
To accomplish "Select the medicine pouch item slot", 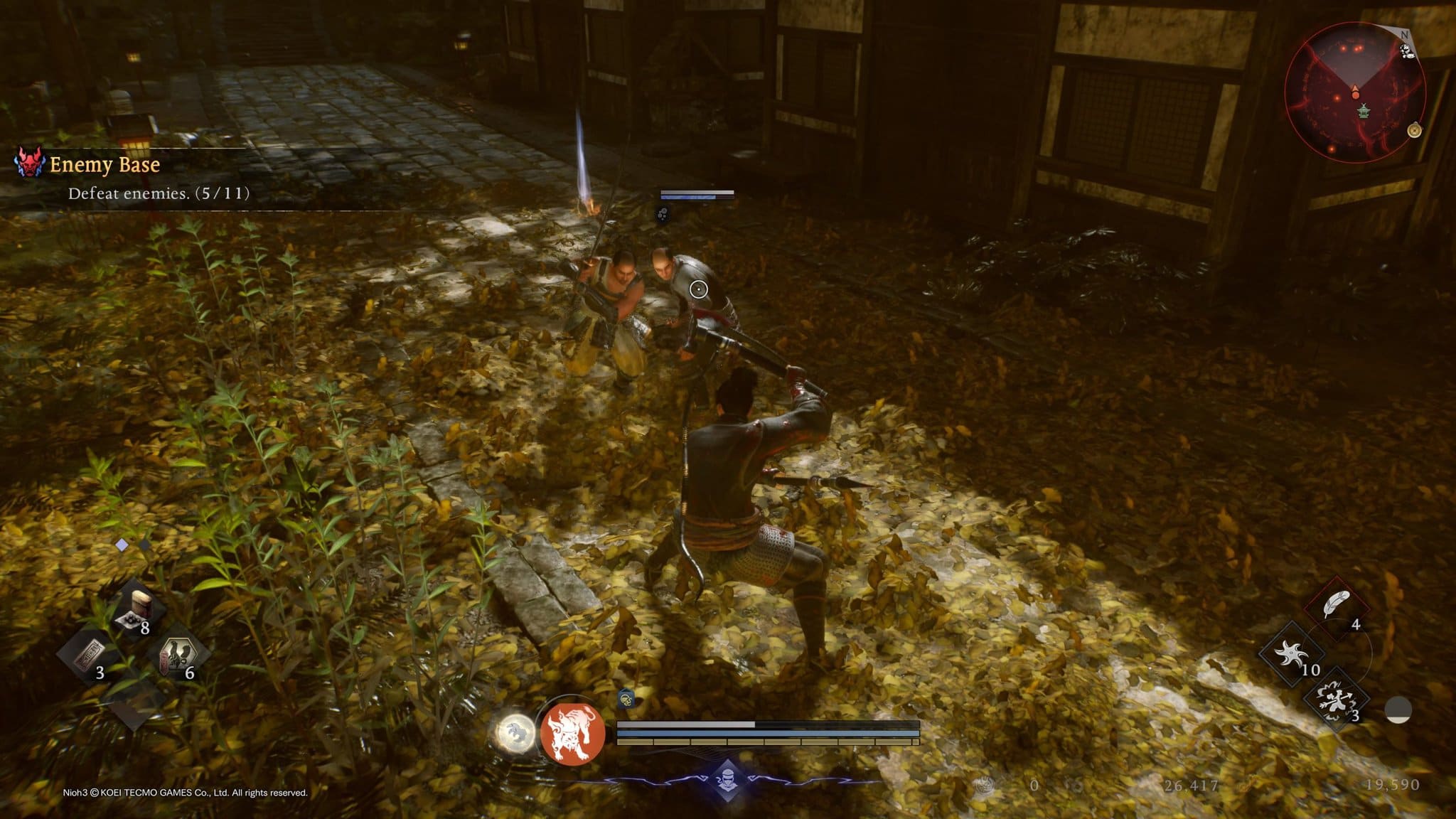I will [136, 609].
